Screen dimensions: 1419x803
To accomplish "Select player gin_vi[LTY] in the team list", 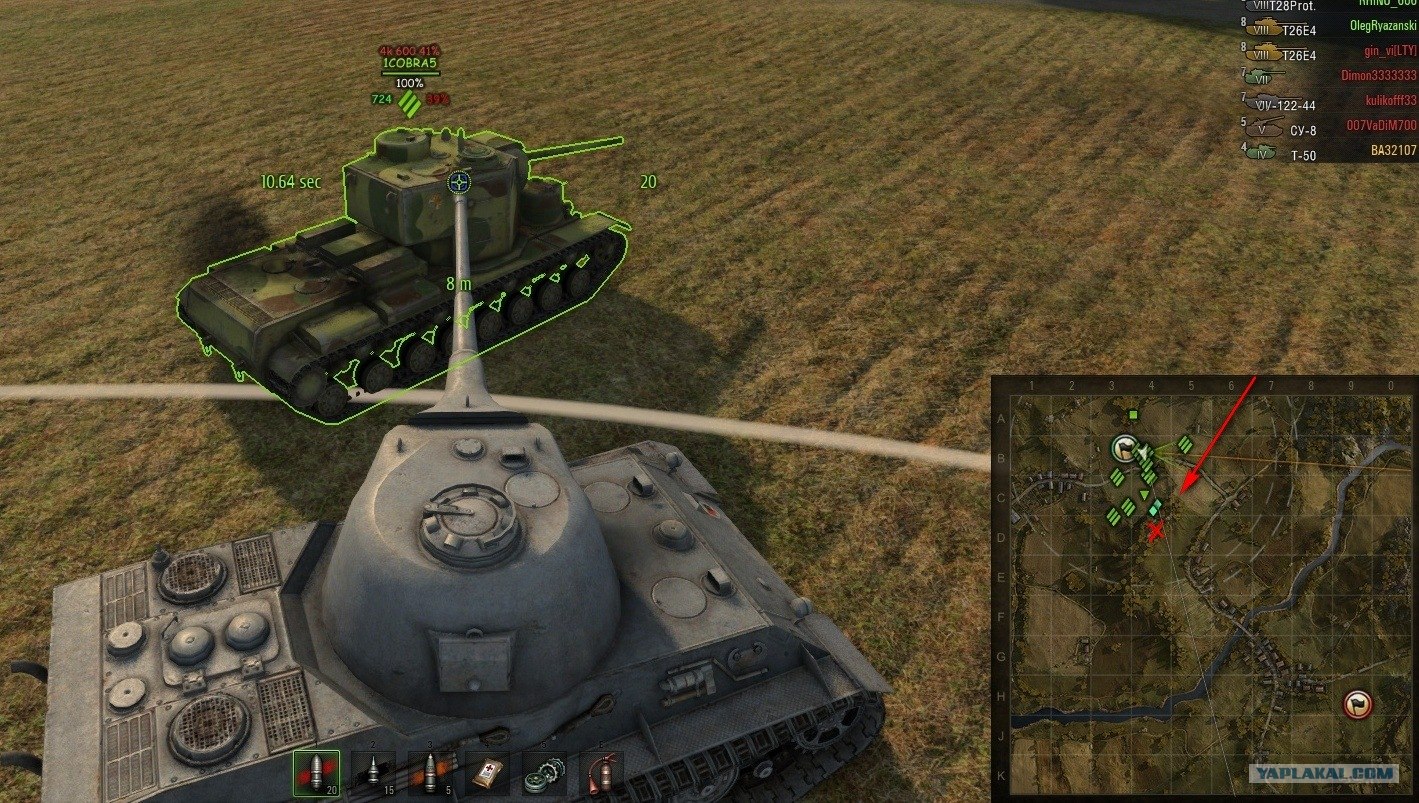I will 1385,51.
